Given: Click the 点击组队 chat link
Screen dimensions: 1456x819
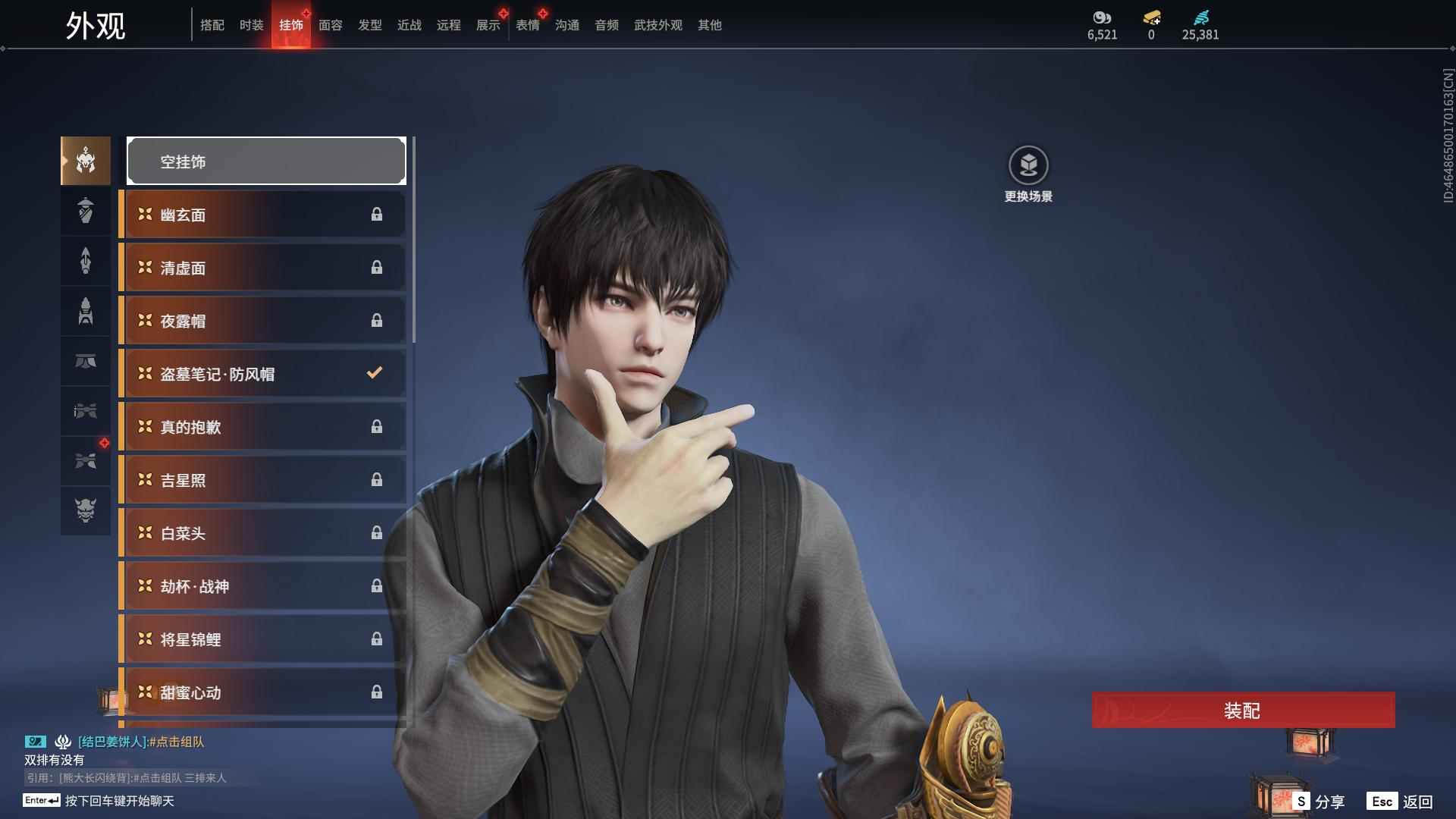Looking at the screenshot, I should pyautogui.click(x=179, y=742).
